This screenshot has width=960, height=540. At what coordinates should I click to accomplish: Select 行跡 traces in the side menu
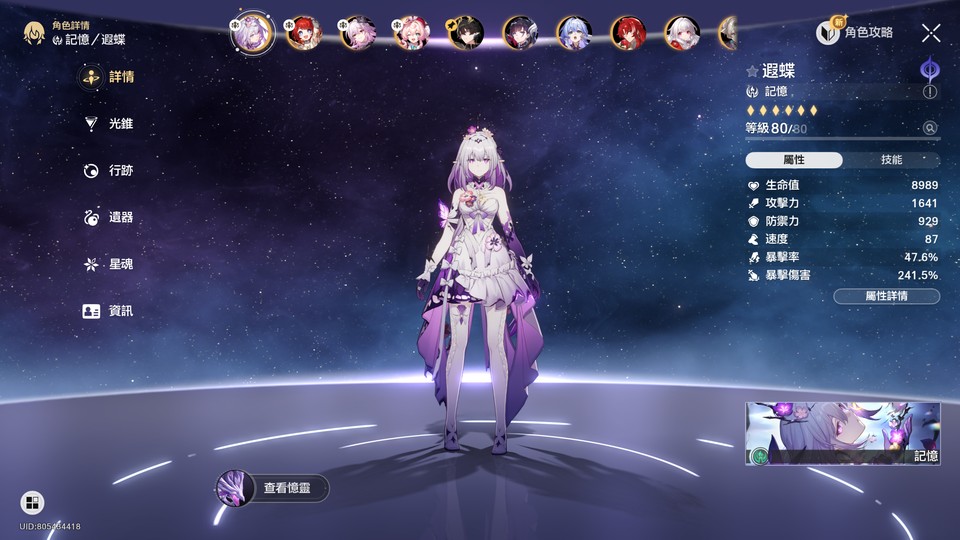coord(108,171)
